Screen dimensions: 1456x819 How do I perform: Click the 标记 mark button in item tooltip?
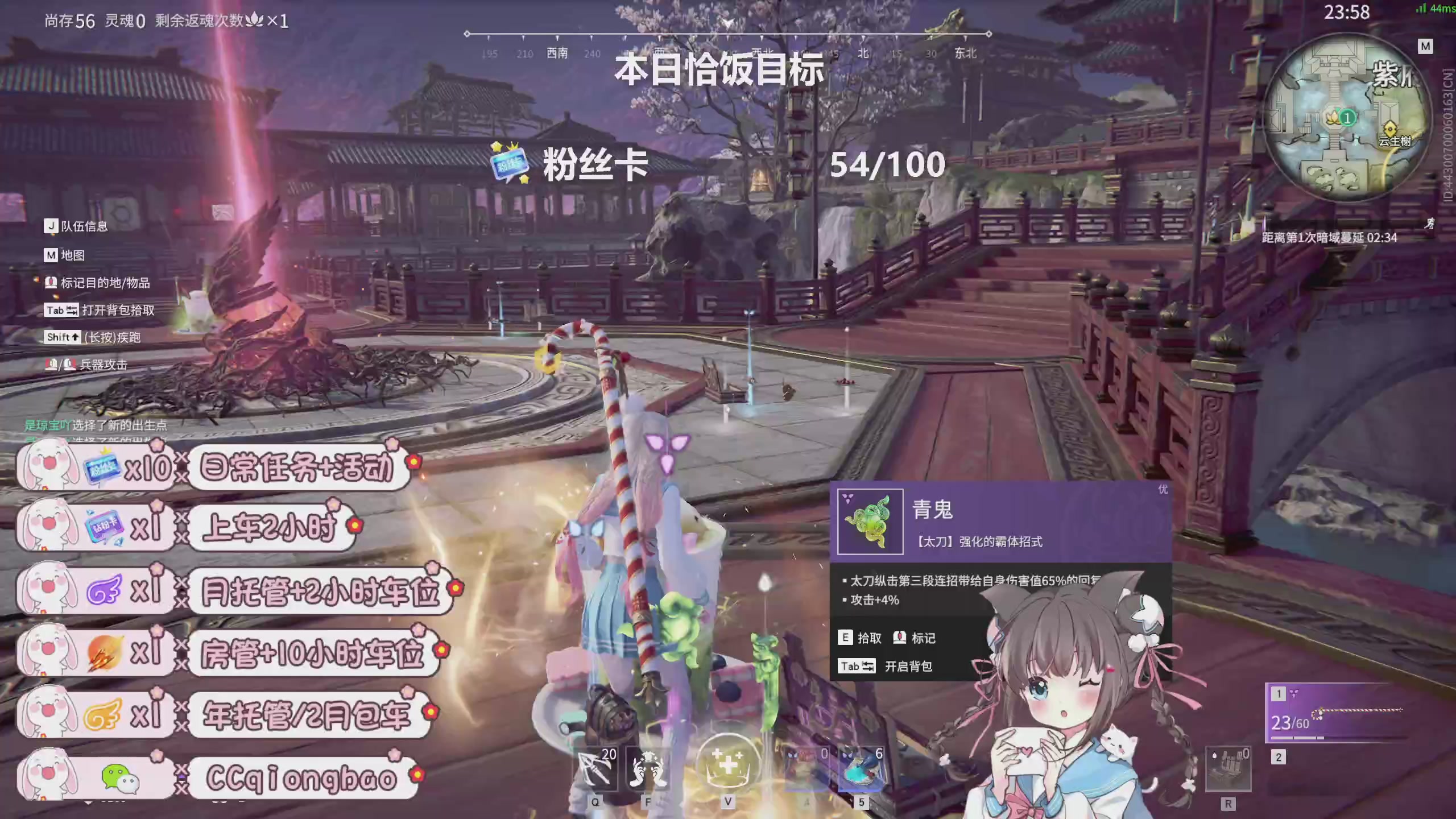click(909, 637)
